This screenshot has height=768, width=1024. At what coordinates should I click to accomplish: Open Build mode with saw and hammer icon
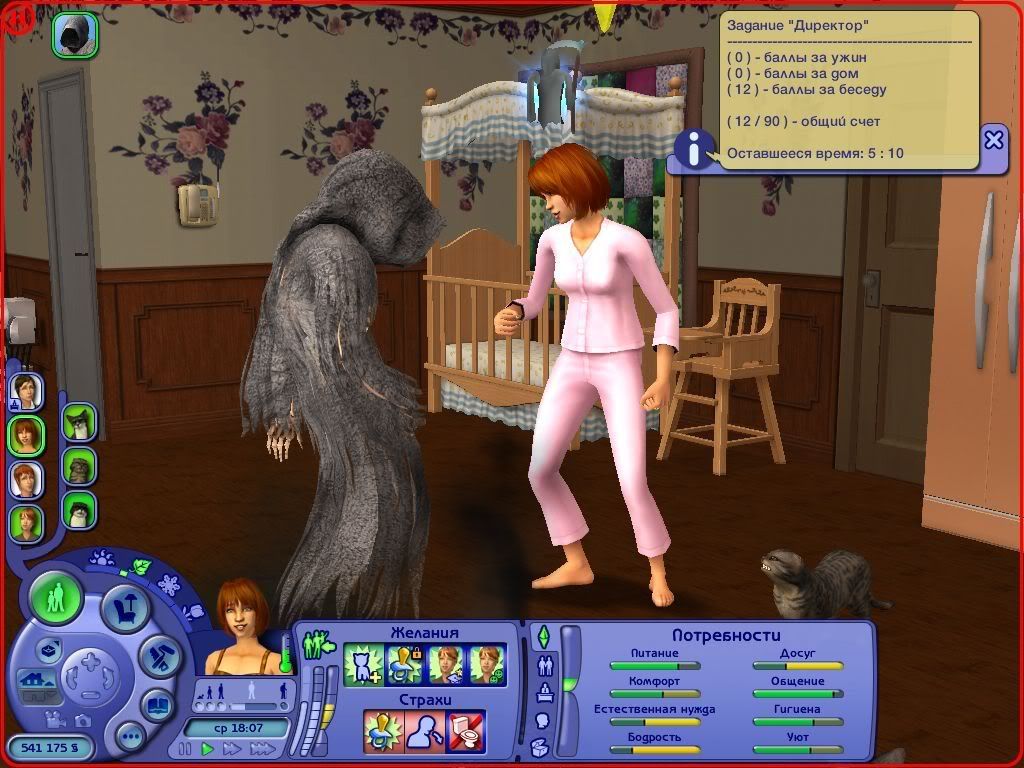[x=158, y=655]
